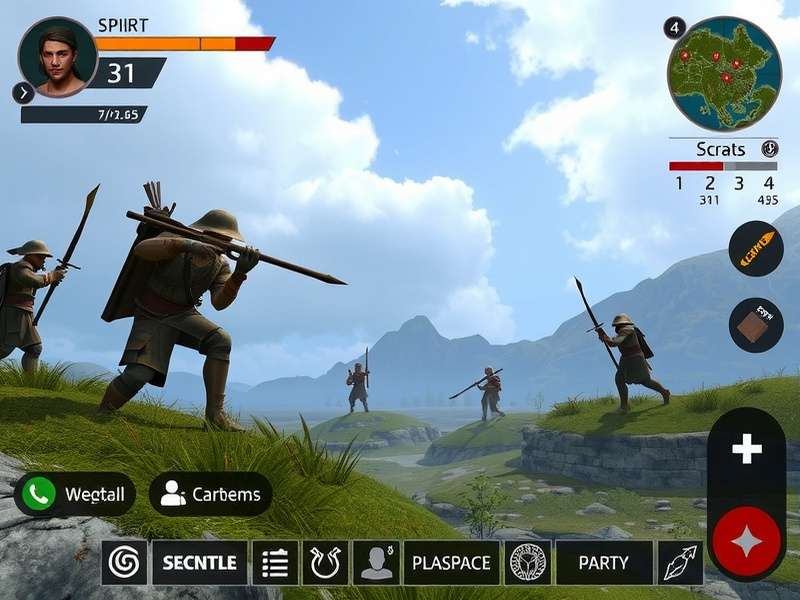Open the SECNTLE toolbar button
Viewport: 800px width, 600px height.
pyautogui.click(x=199, y=563)
